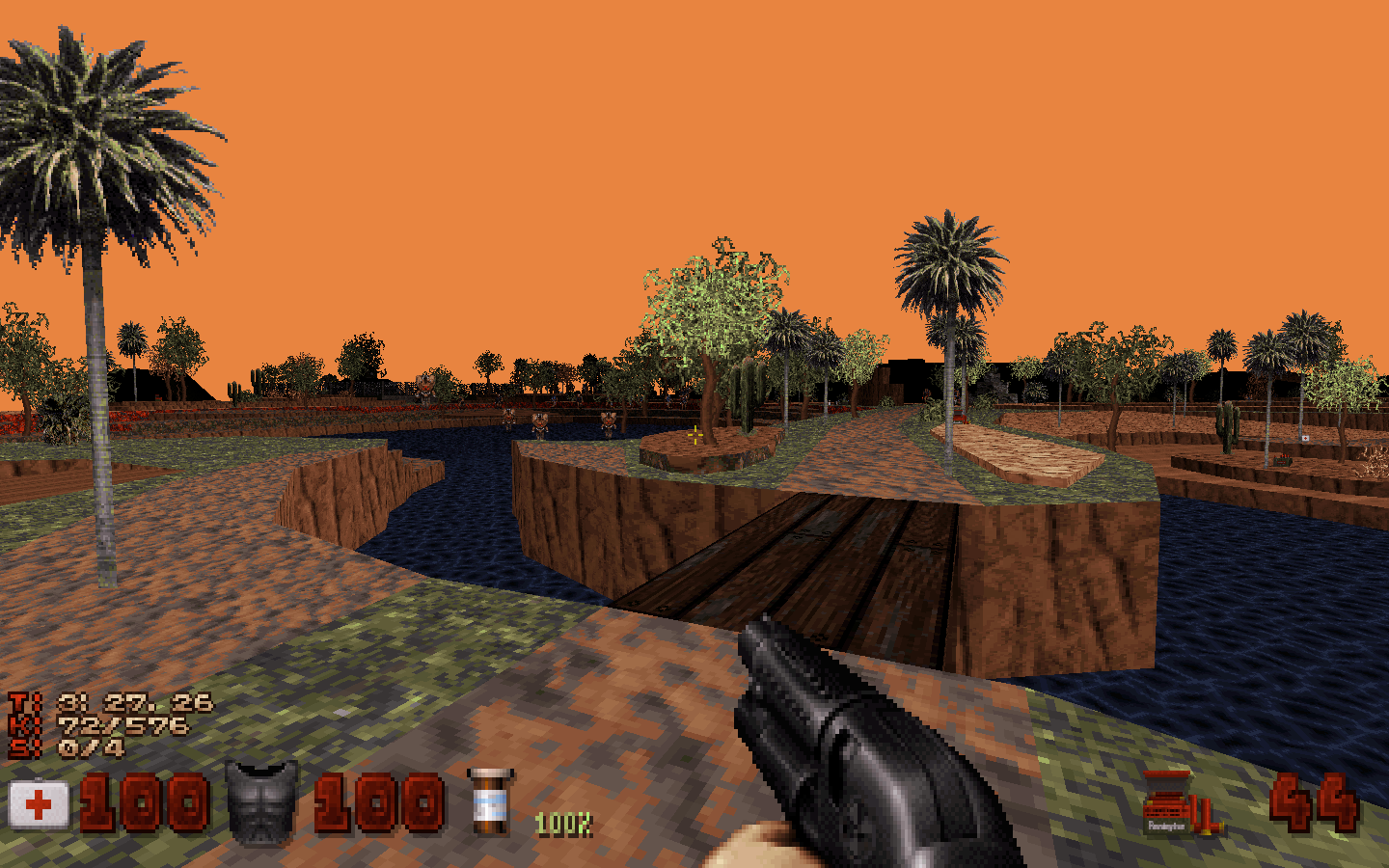Click the armor value reading 100

pyautogui.click(x=378, y=801)
